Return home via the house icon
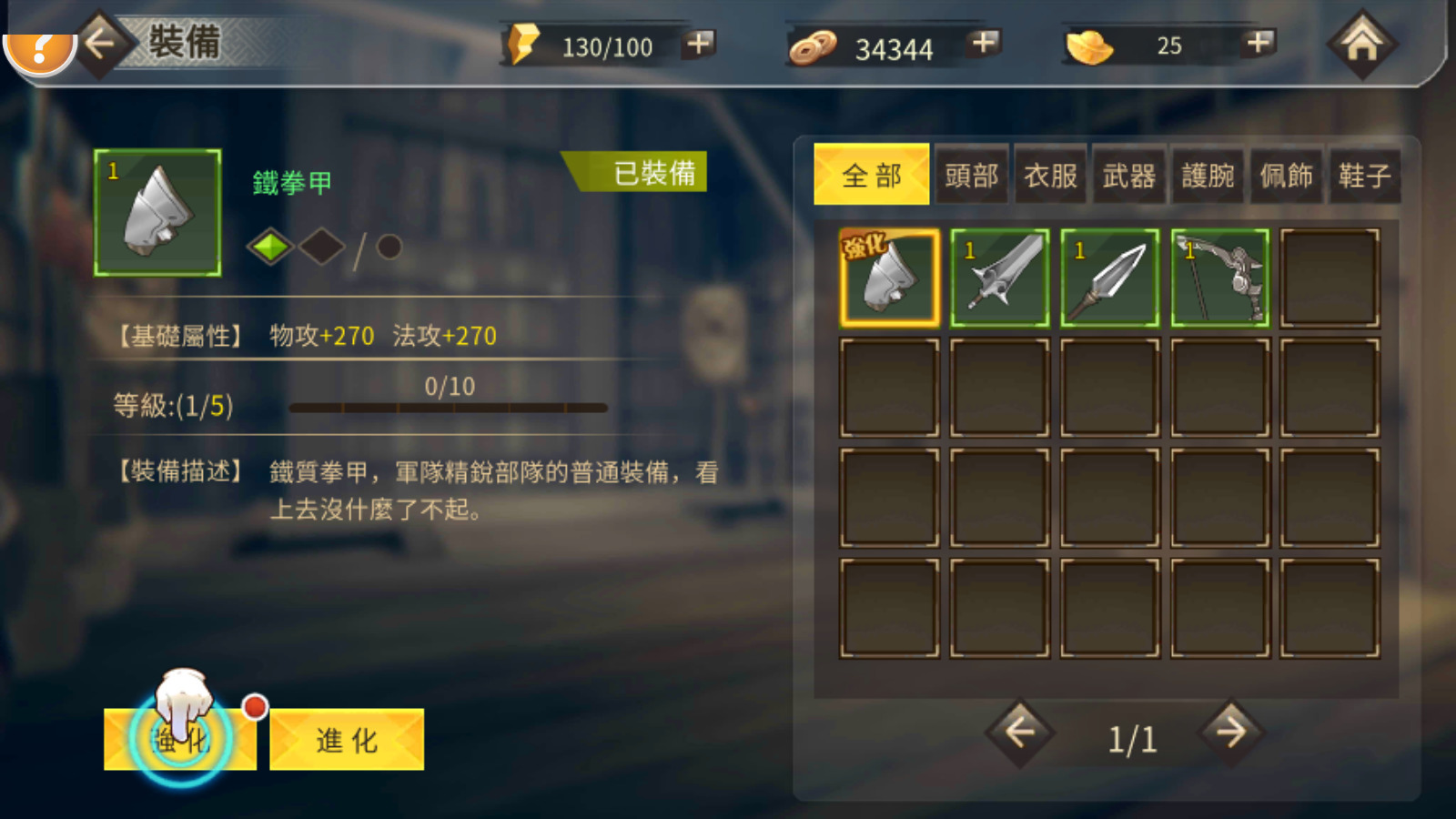1456x819 pixels. (x=1362, y=43)
